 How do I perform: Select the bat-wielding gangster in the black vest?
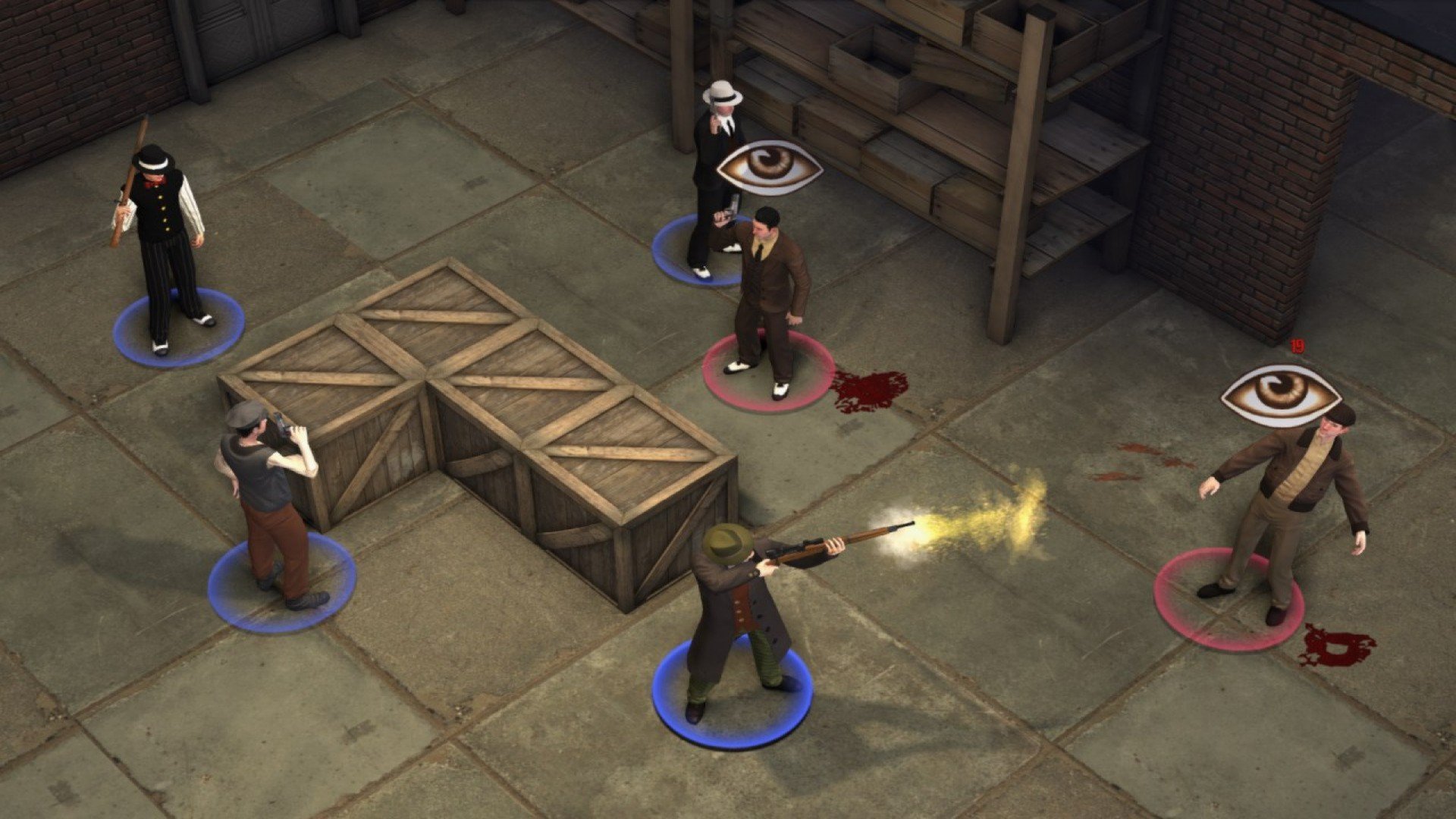point(162,243)
